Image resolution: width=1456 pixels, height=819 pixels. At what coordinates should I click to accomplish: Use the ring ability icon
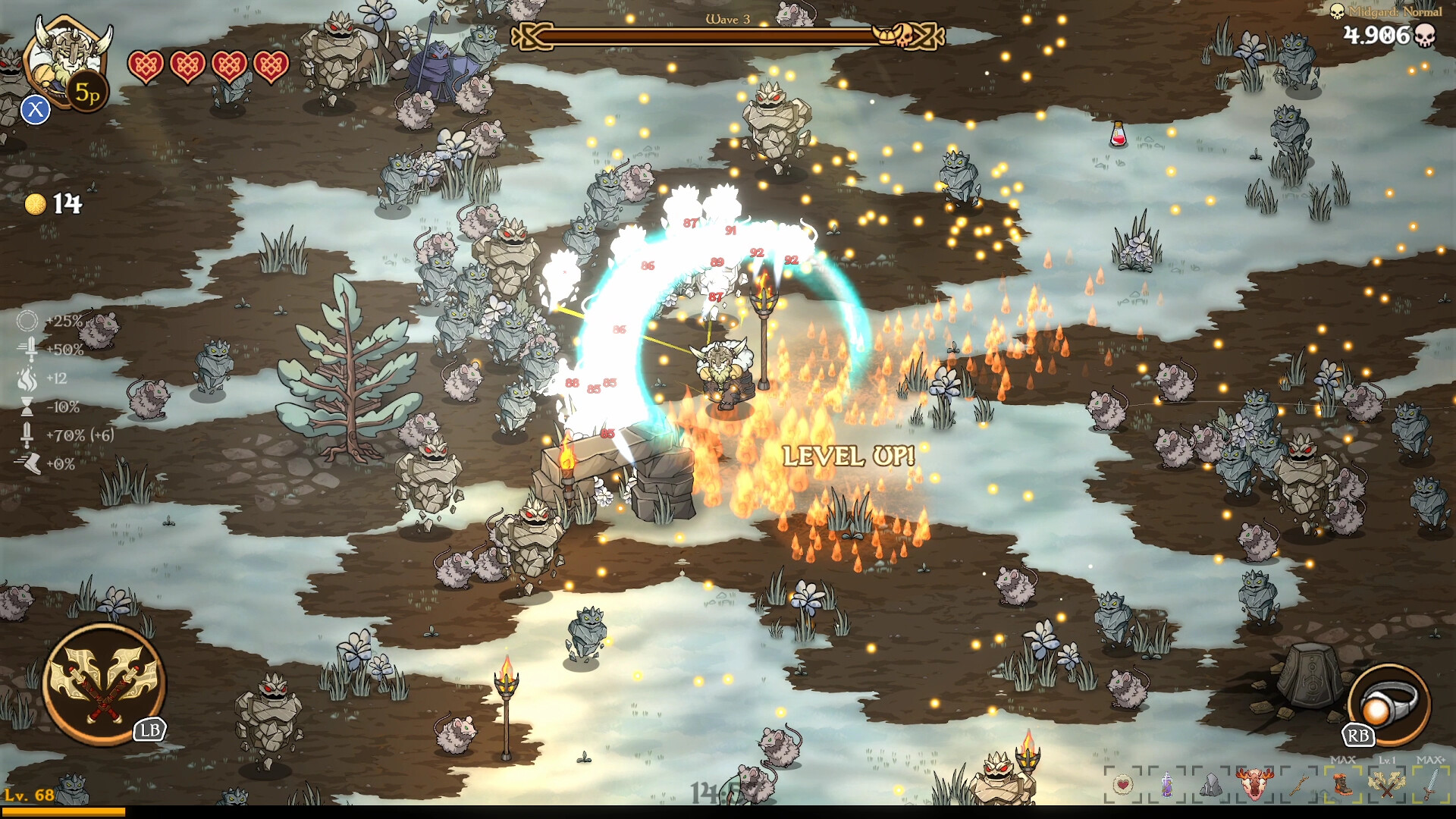point(1389,704)
